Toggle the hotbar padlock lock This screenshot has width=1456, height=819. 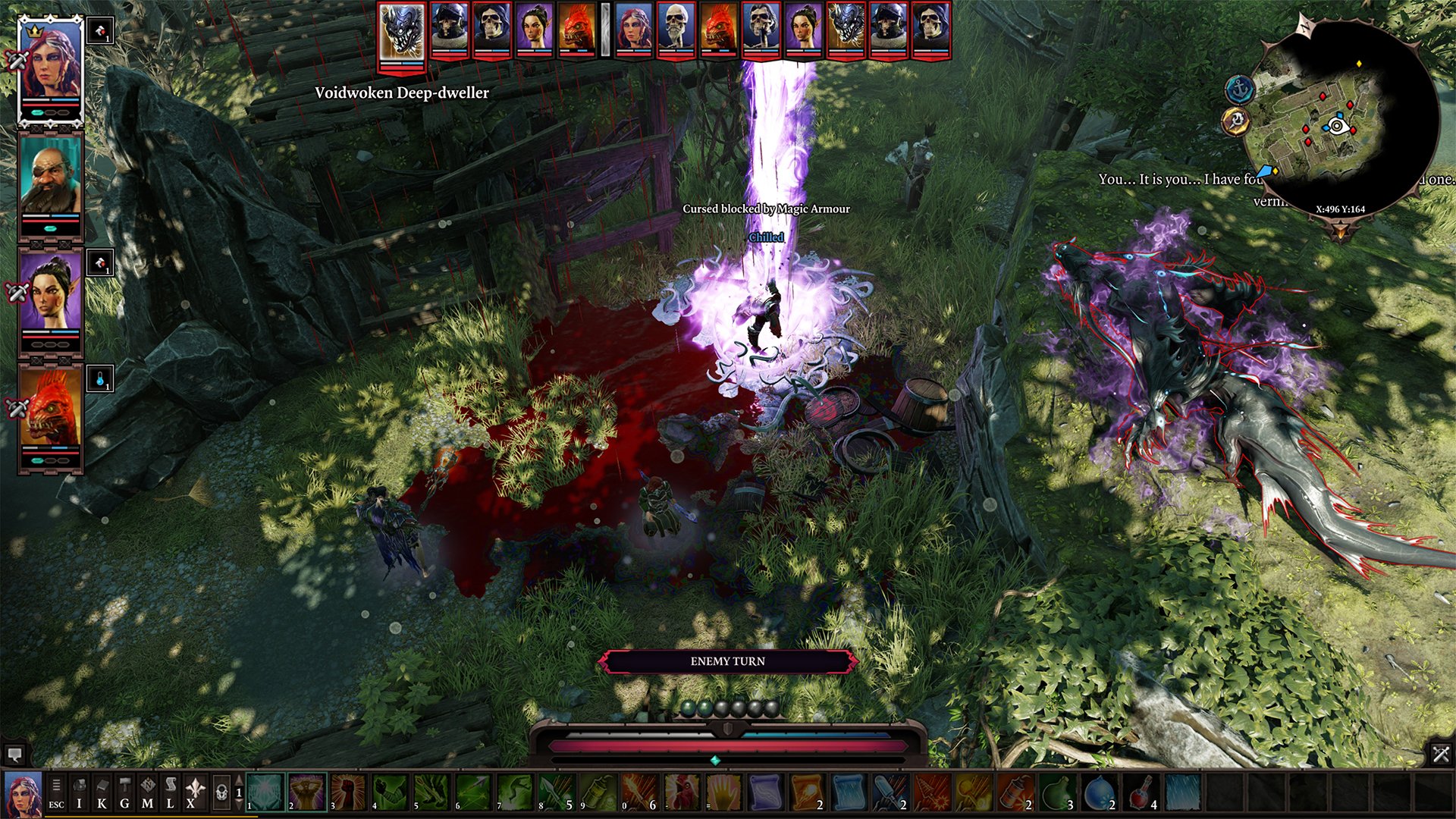pos(221,791)
